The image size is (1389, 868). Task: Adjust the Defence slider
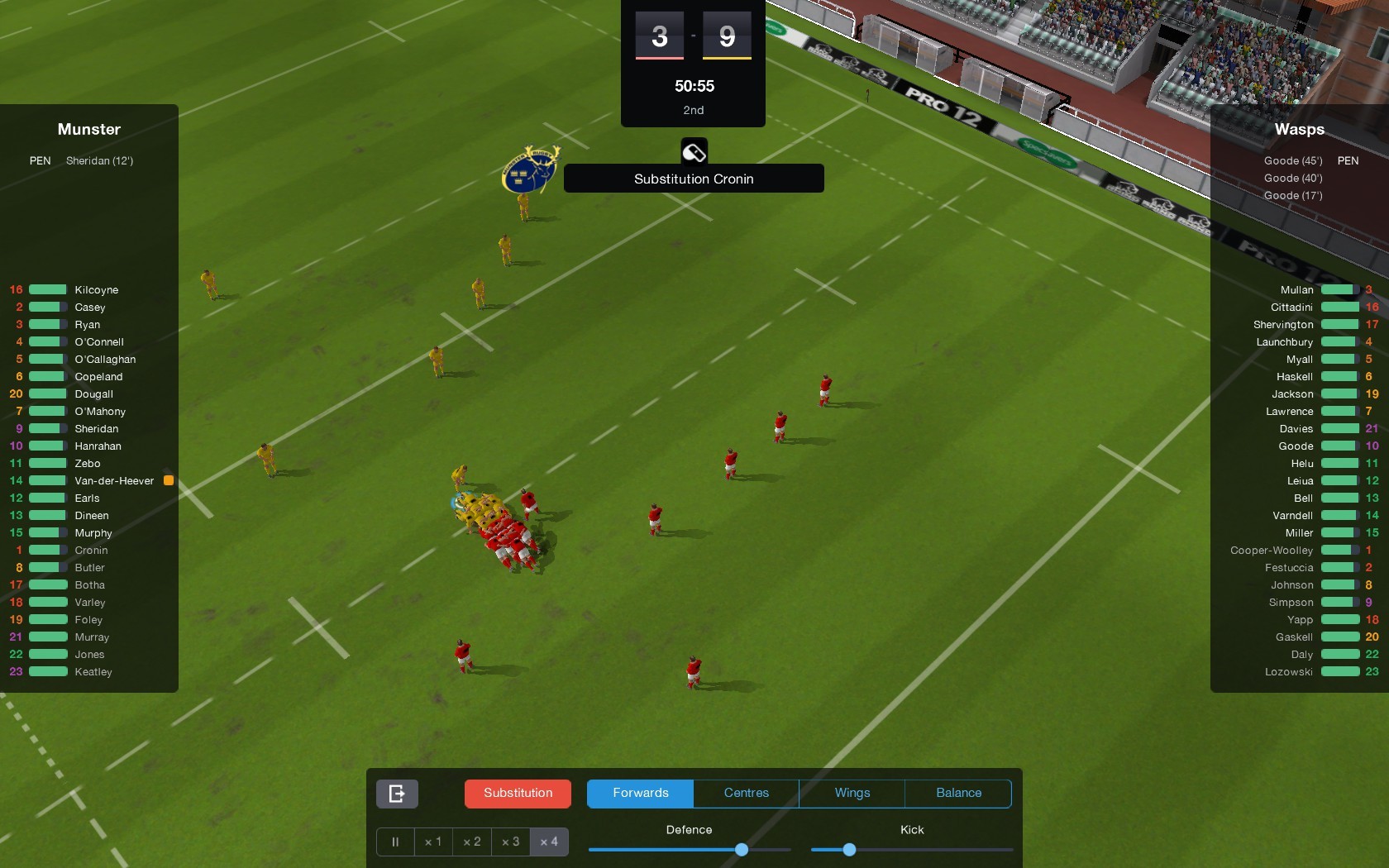click(741, 849)
